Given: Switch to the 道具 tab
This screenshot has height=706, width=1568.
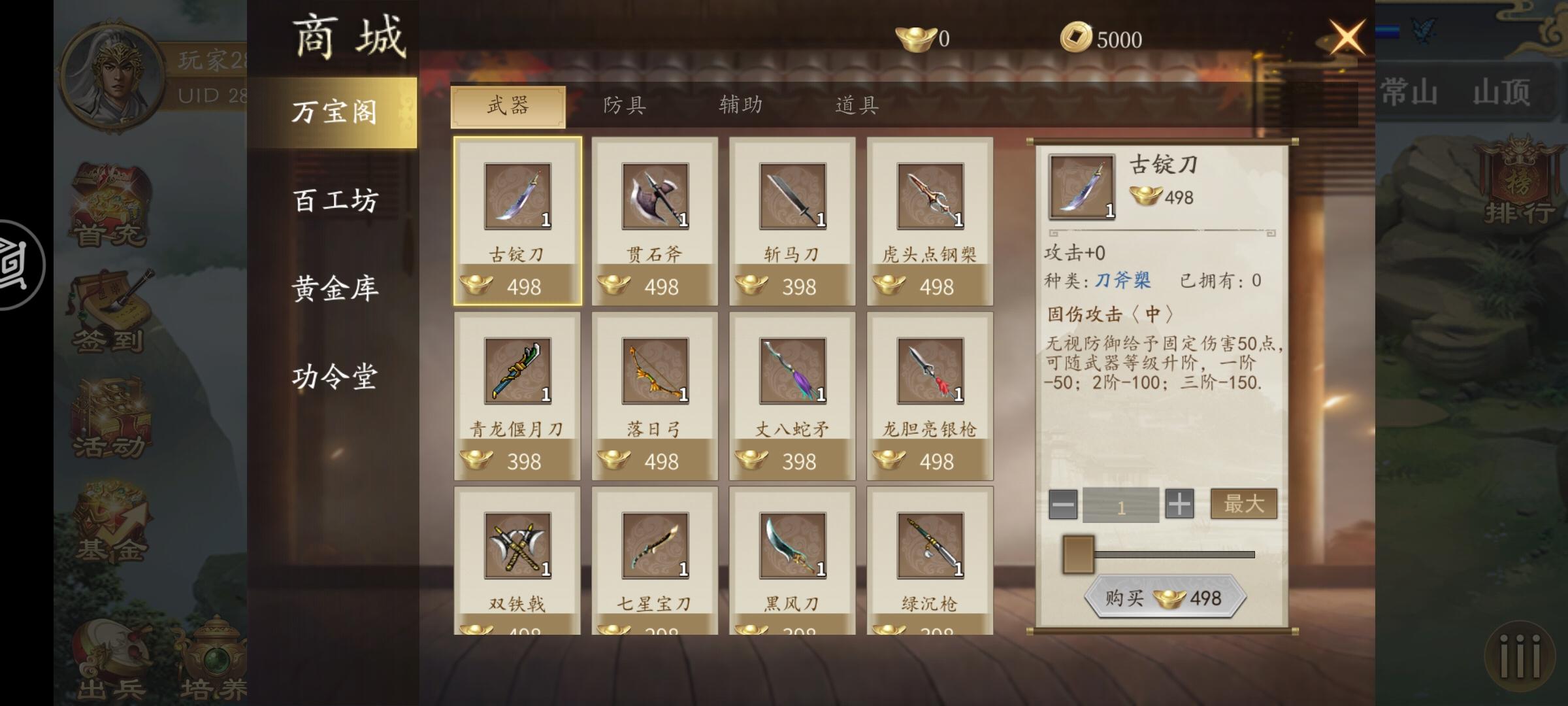Looking at the screenshot, I should pyautogui.click(x=856, y=105).
